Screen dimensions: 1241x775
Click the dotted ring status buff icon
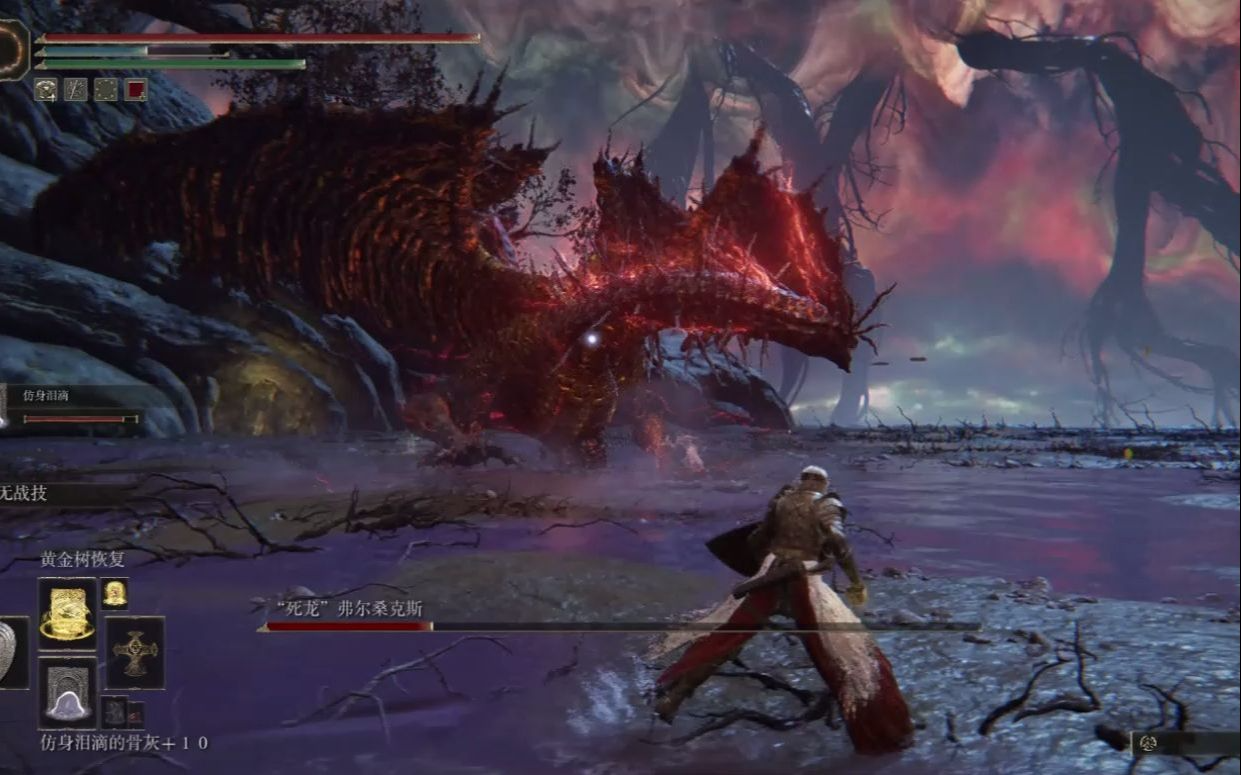click(106, 90)
